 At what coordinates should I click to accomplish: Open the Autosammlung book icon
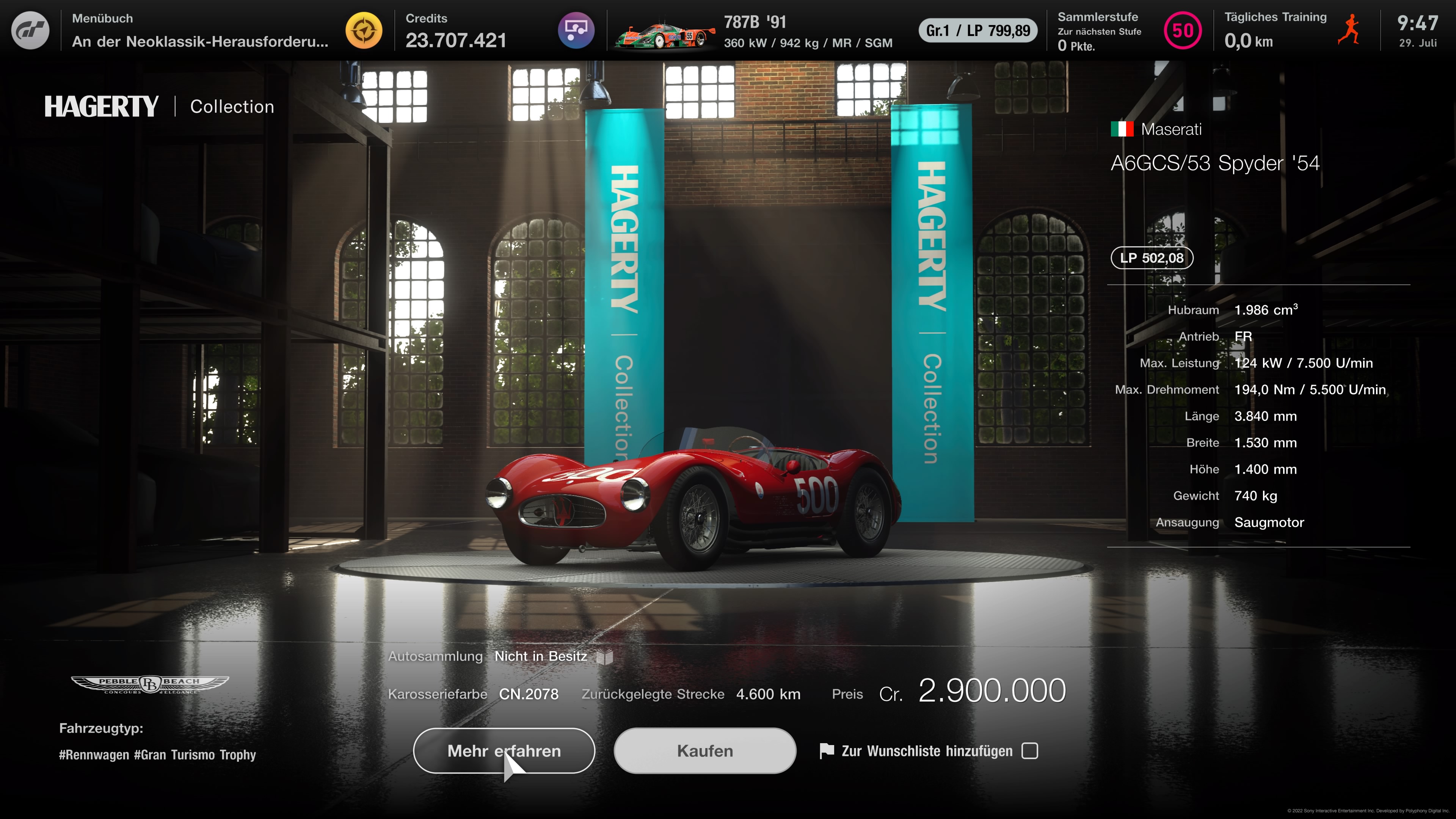[605, 657]
